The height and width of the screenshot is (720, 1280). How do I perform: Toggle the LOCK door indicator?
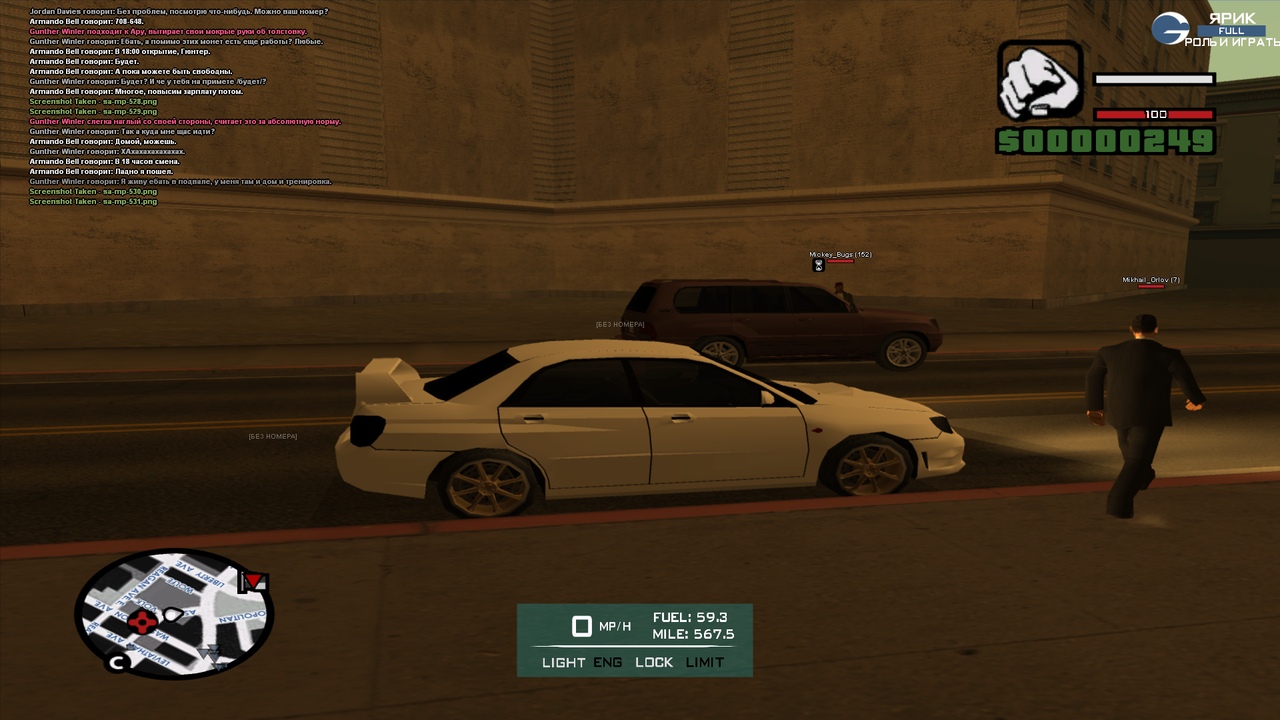(x=654, y=662)
